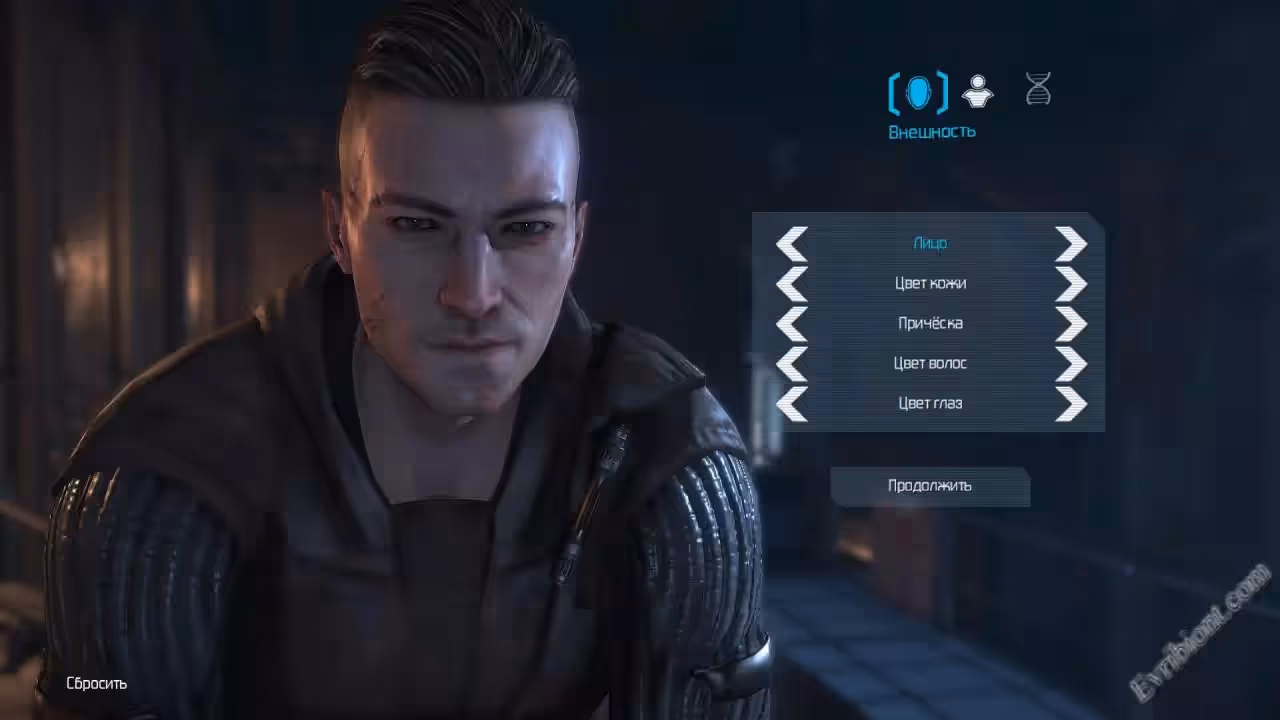Click left arrow next to Лицо
The image size is (1280, 720).
[x=792, y=243]
